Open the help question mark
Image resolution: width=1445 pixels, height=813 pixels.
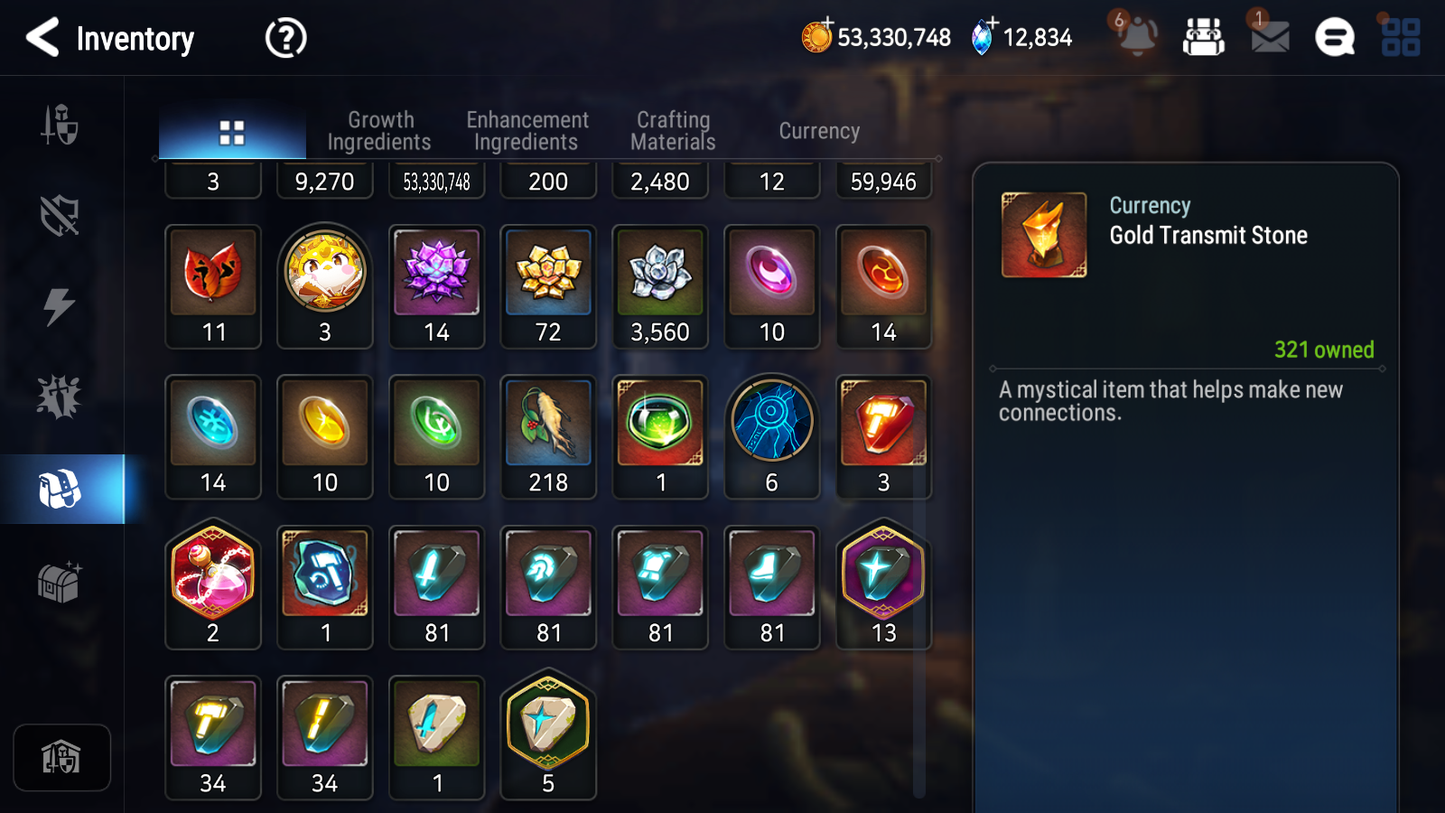(284, 37)
